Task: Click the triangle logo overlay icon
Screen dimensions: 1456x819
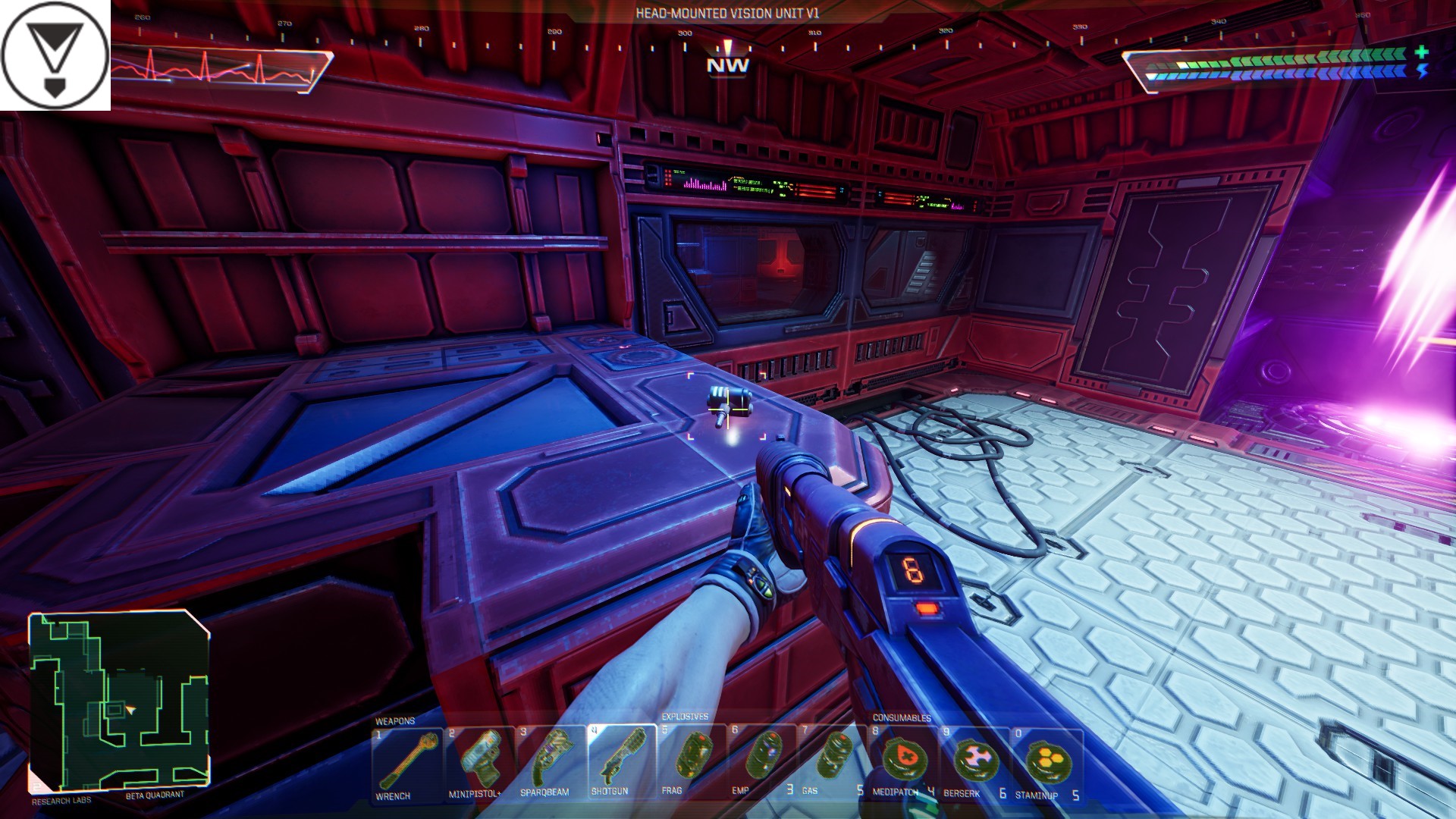Action: (55, 55)
